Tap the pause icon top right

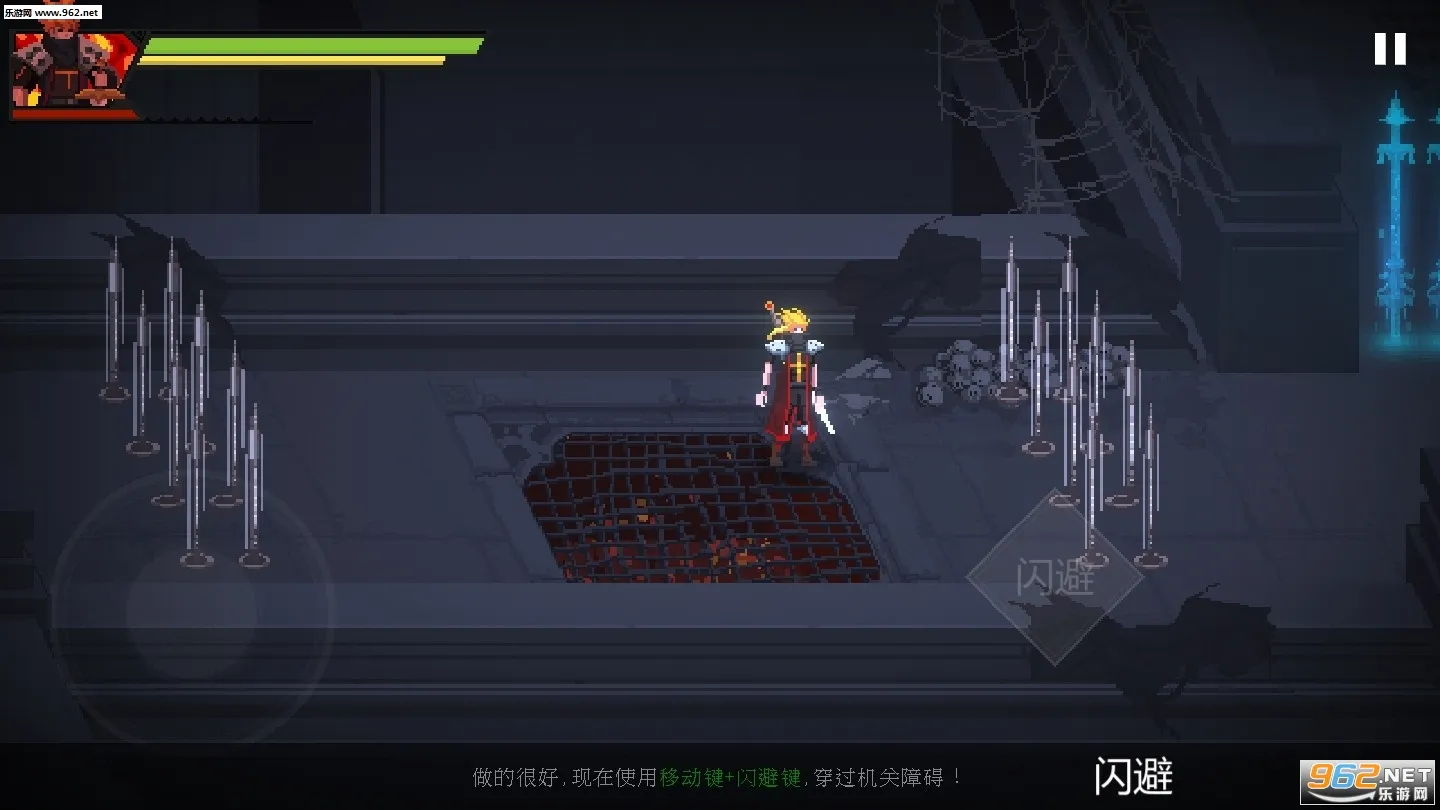[x=1390, y=48]
